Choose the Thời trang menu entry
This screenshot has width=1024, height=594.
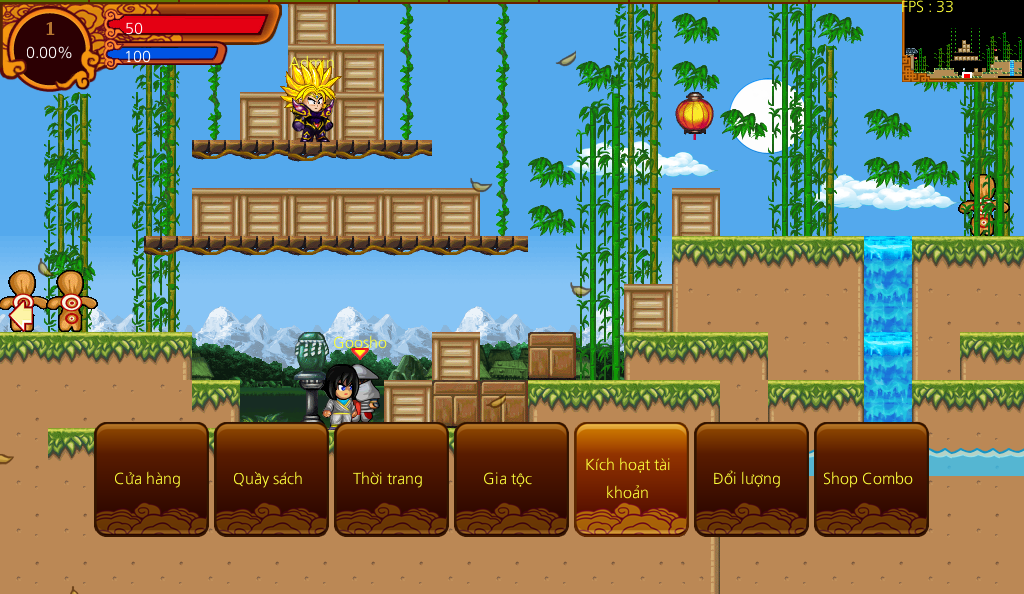click(x=391, y=479)
